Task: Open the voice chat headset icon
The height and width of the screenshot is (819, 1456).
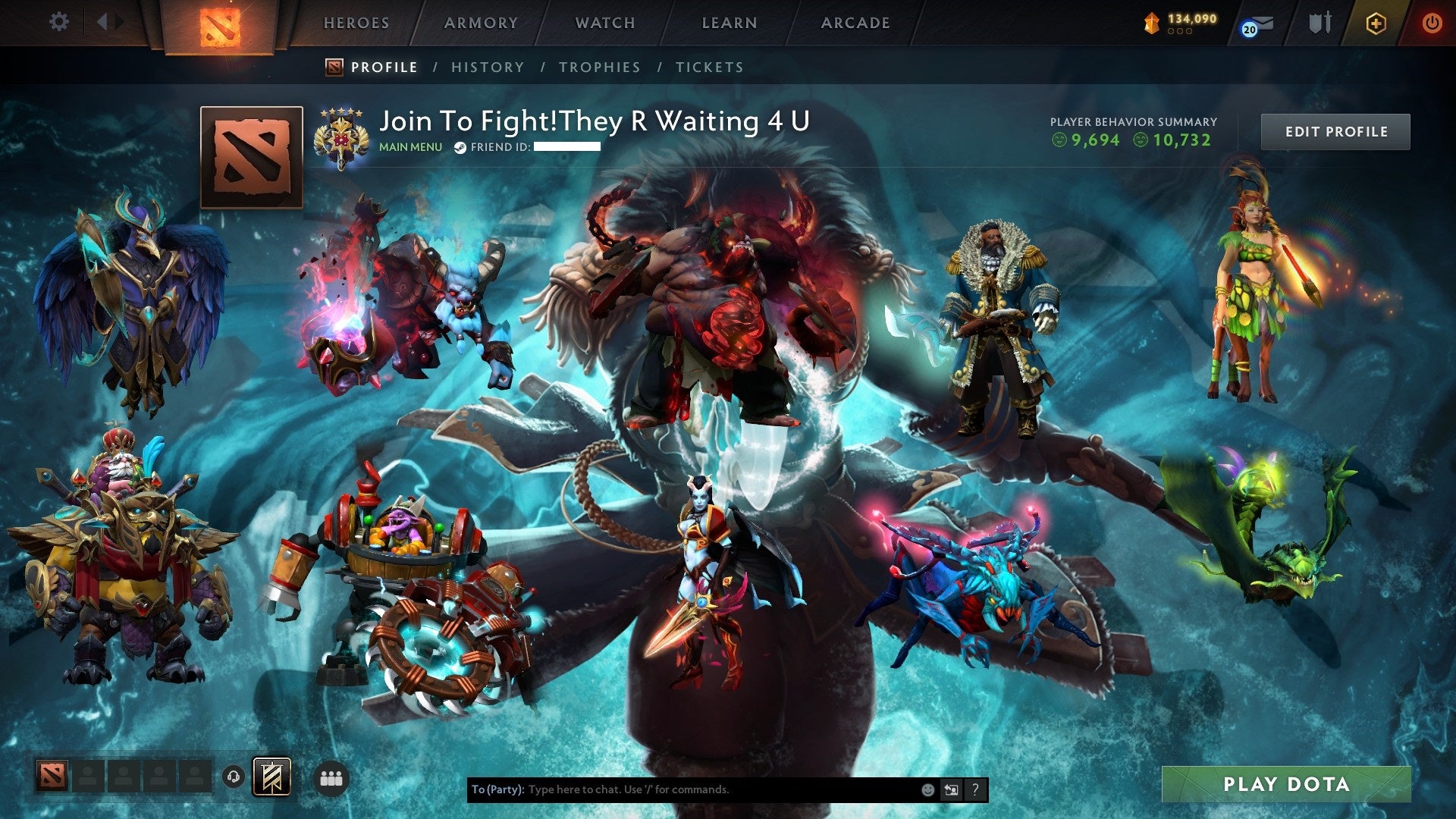Action: point(233,777)
